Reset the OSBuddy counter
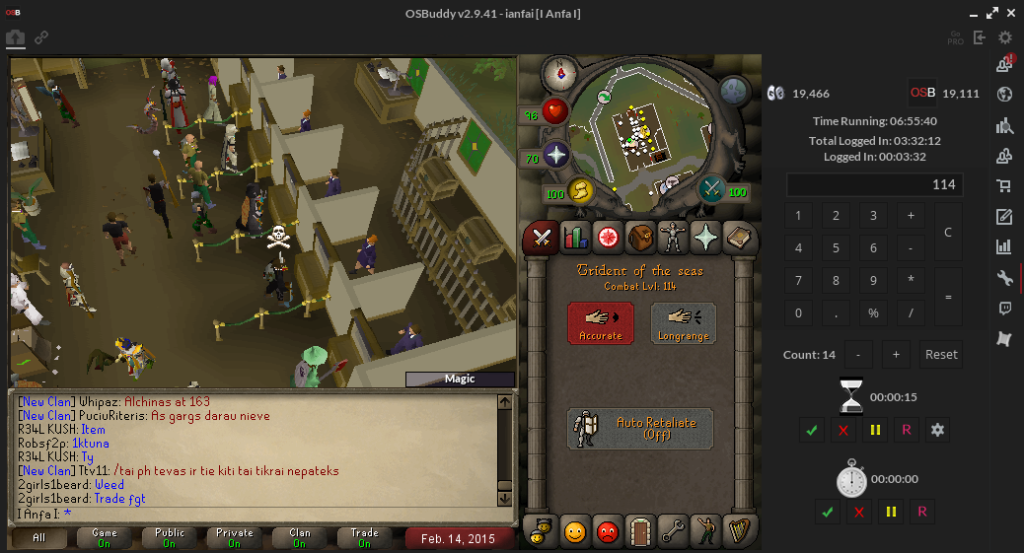Screen dimensions: 1024x553 pos(940,354)
